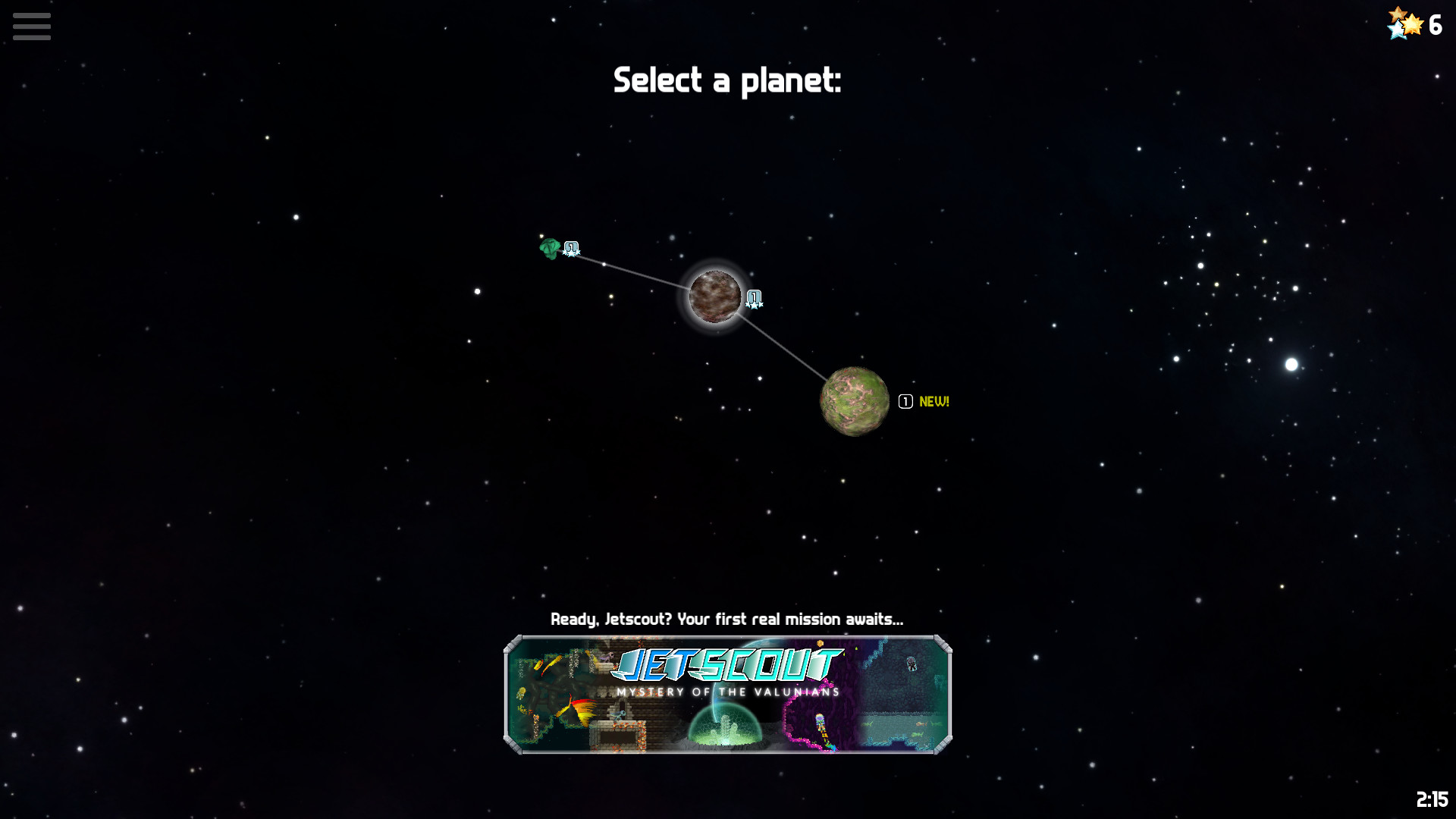This screenshot has height=819, width=1456.
Task: Click the medal badge beside the brown planet
Action: tap(754, 299)
